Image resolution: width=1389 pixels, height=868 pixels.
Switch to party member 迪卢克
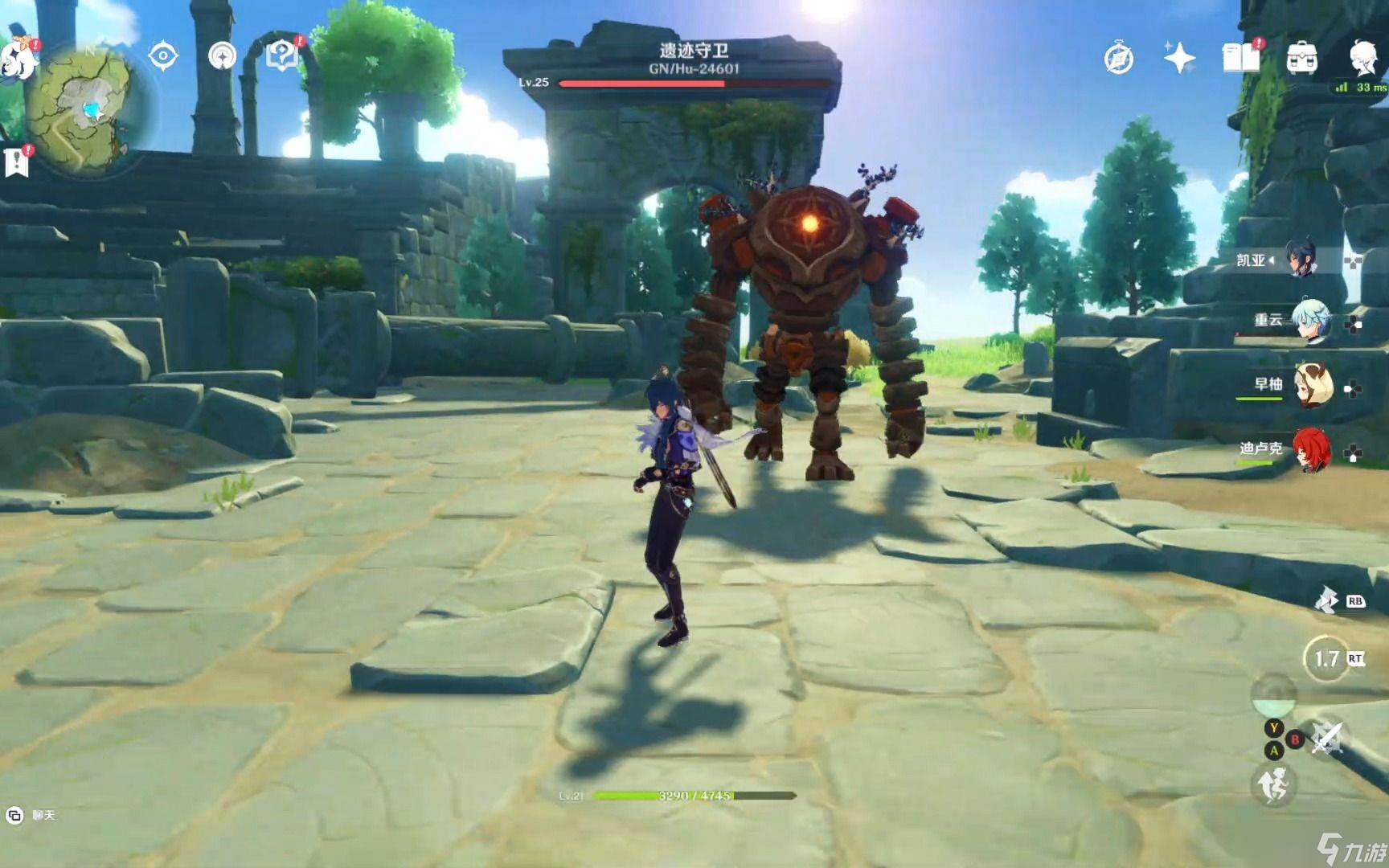(x=1311, y=449)
